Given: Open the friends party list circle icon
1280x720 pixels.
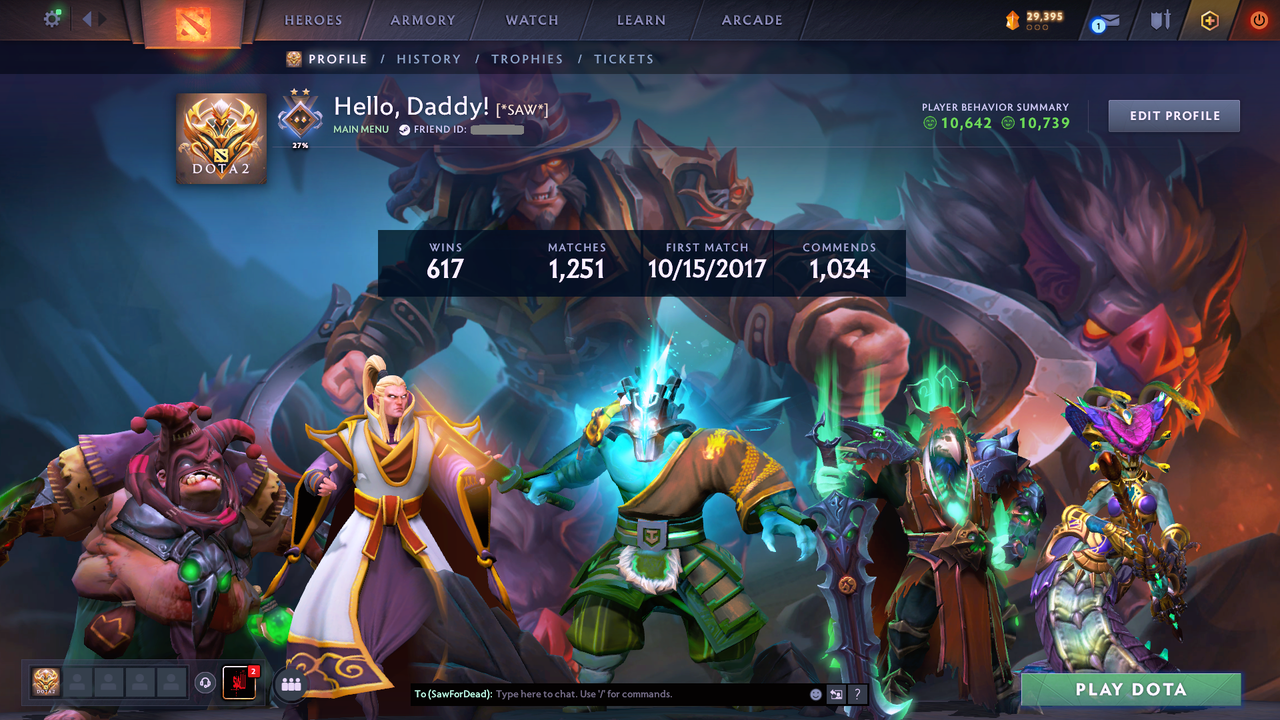Looking at the screenshot, I should tap(290, 684).
